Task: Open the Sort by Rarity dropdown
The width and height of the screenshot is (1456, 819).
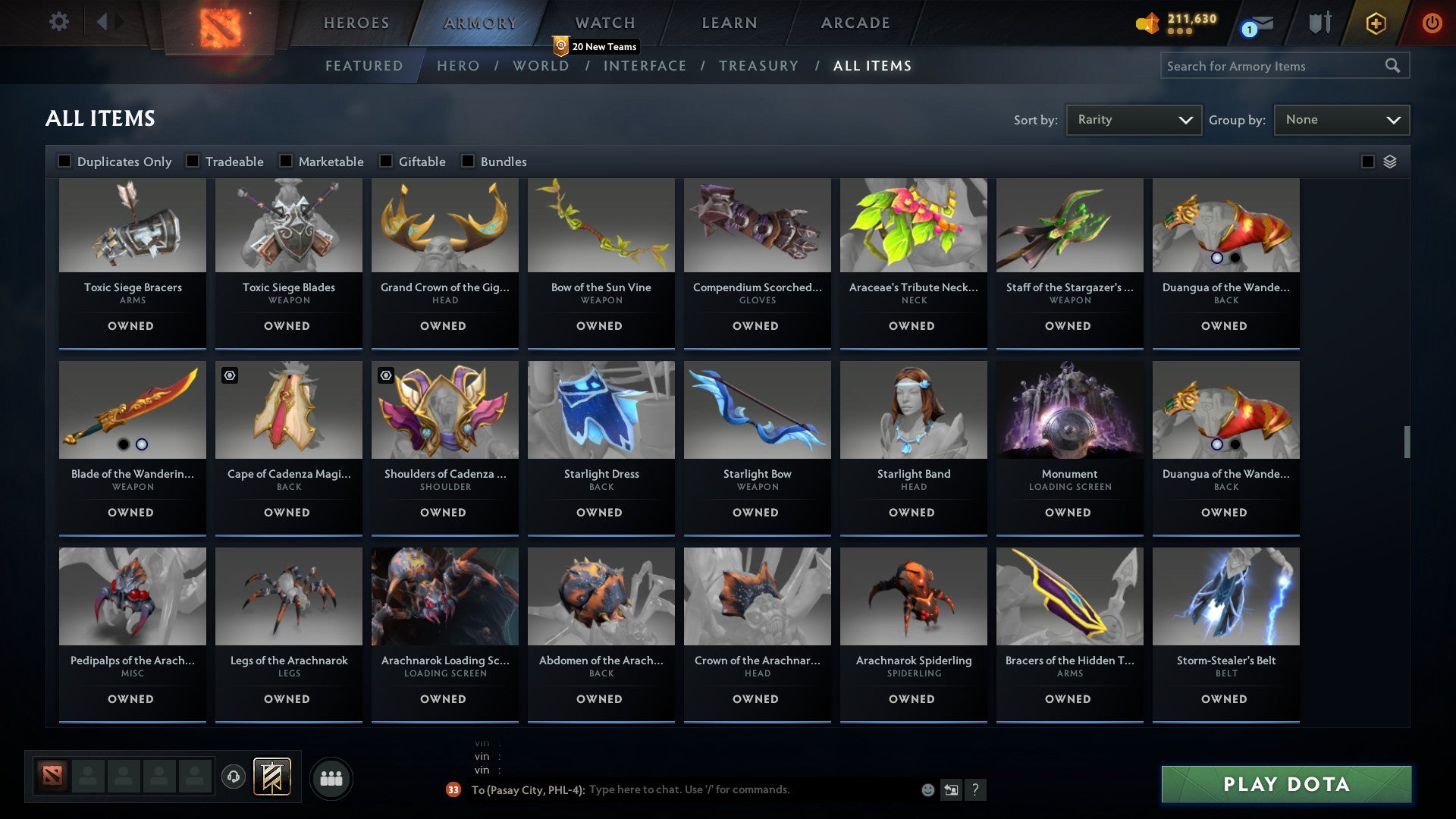Action: (1133, 119)
